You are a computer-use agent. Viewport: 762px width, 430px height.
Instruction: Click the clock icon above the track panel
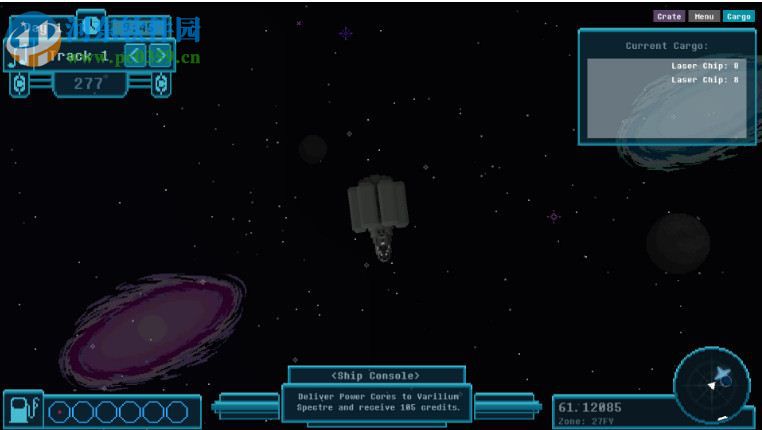click(x=91, y=23)
